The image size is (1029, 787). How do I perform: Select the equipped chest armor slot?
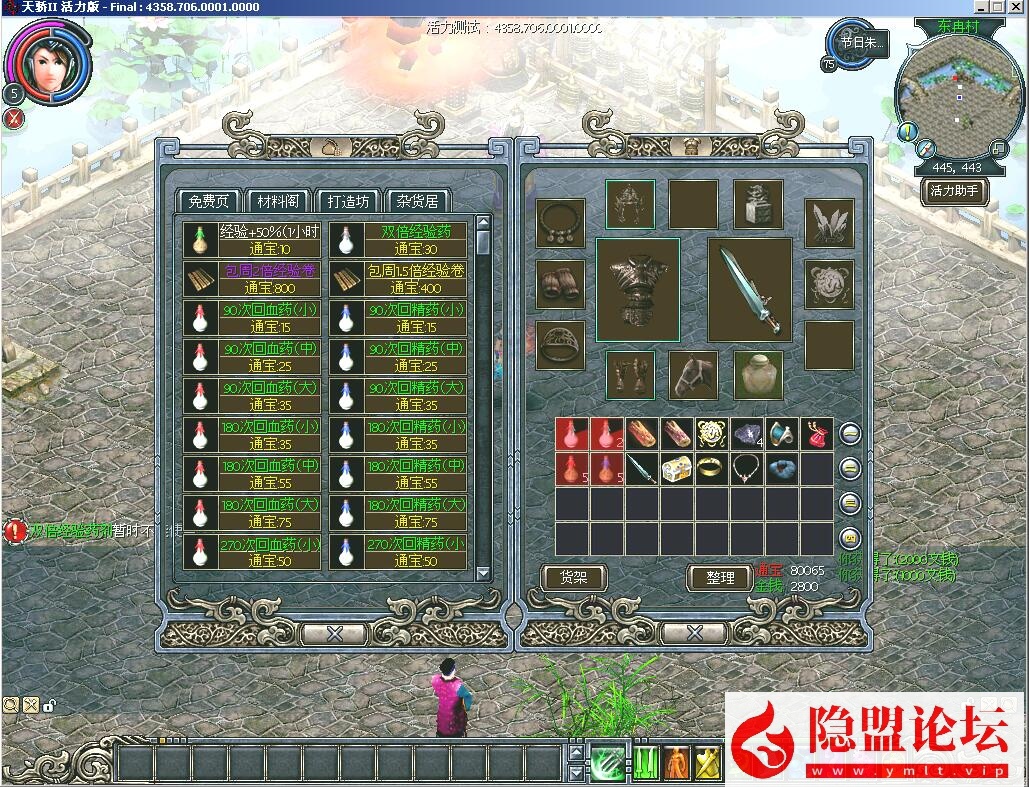638,290
